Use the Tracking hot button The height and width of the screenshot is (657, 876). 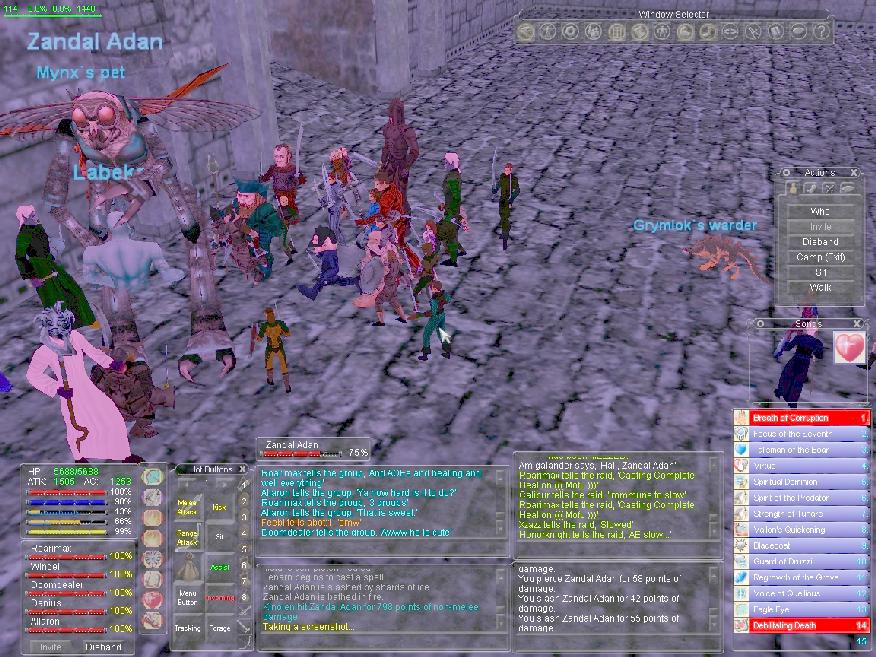pos(187,629)
